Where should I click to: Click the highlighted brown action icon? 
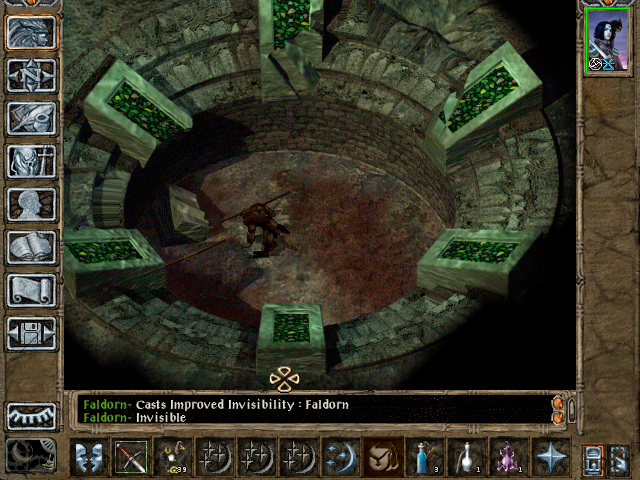382,457
